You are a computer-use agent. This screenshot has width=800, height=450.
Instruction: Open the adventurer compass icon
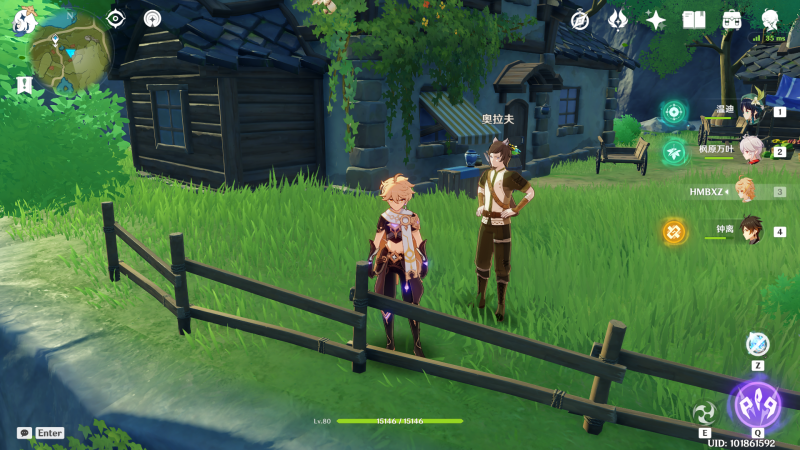[580, 20]
